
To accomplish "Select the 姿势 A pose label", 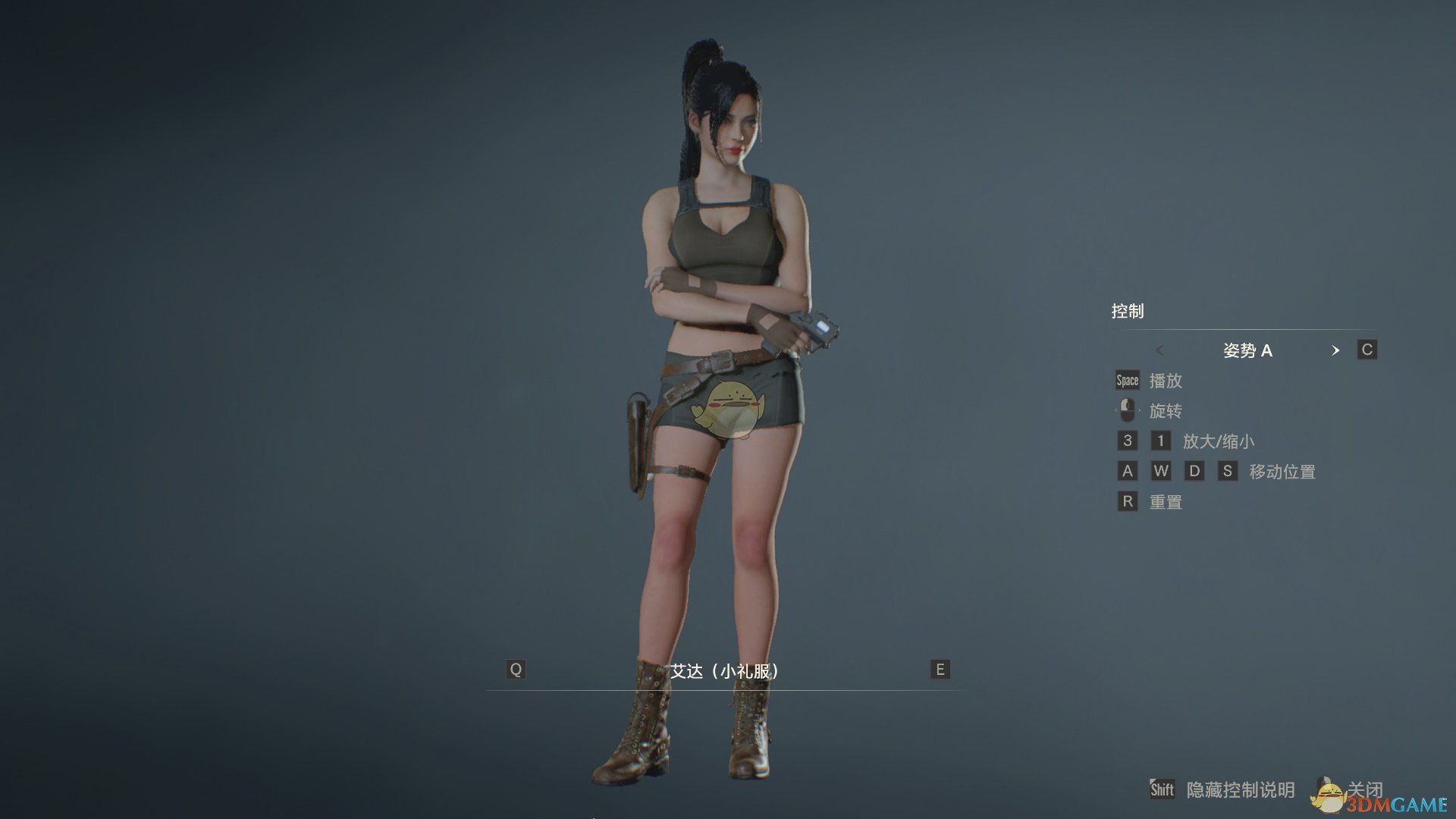I will (1250, 350).
